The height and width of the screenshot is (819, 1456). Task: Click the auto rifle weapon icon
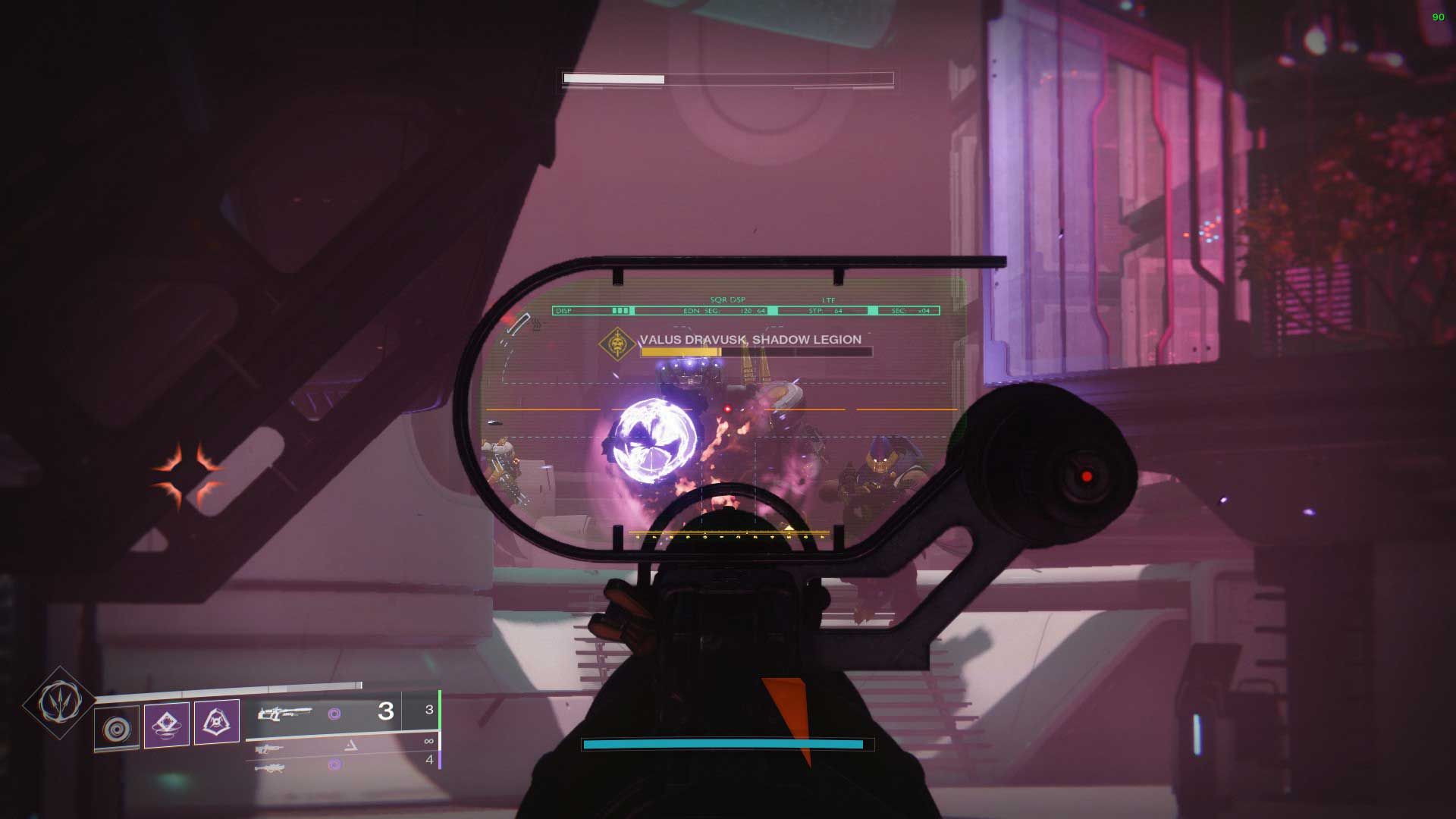tap(269, 748)
